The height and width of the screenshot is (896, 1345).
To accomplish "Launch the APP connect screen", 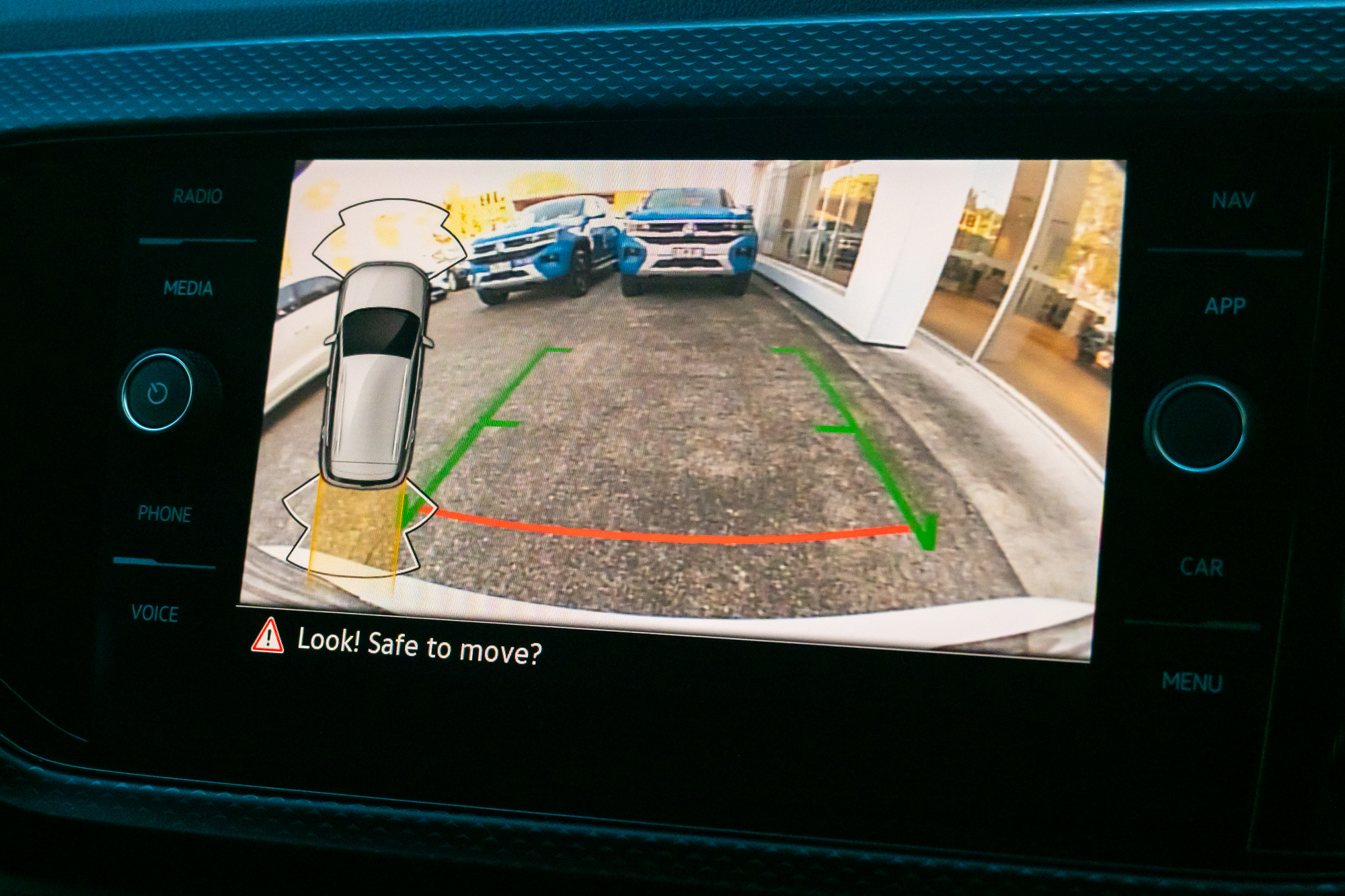I will point(1225,307).
